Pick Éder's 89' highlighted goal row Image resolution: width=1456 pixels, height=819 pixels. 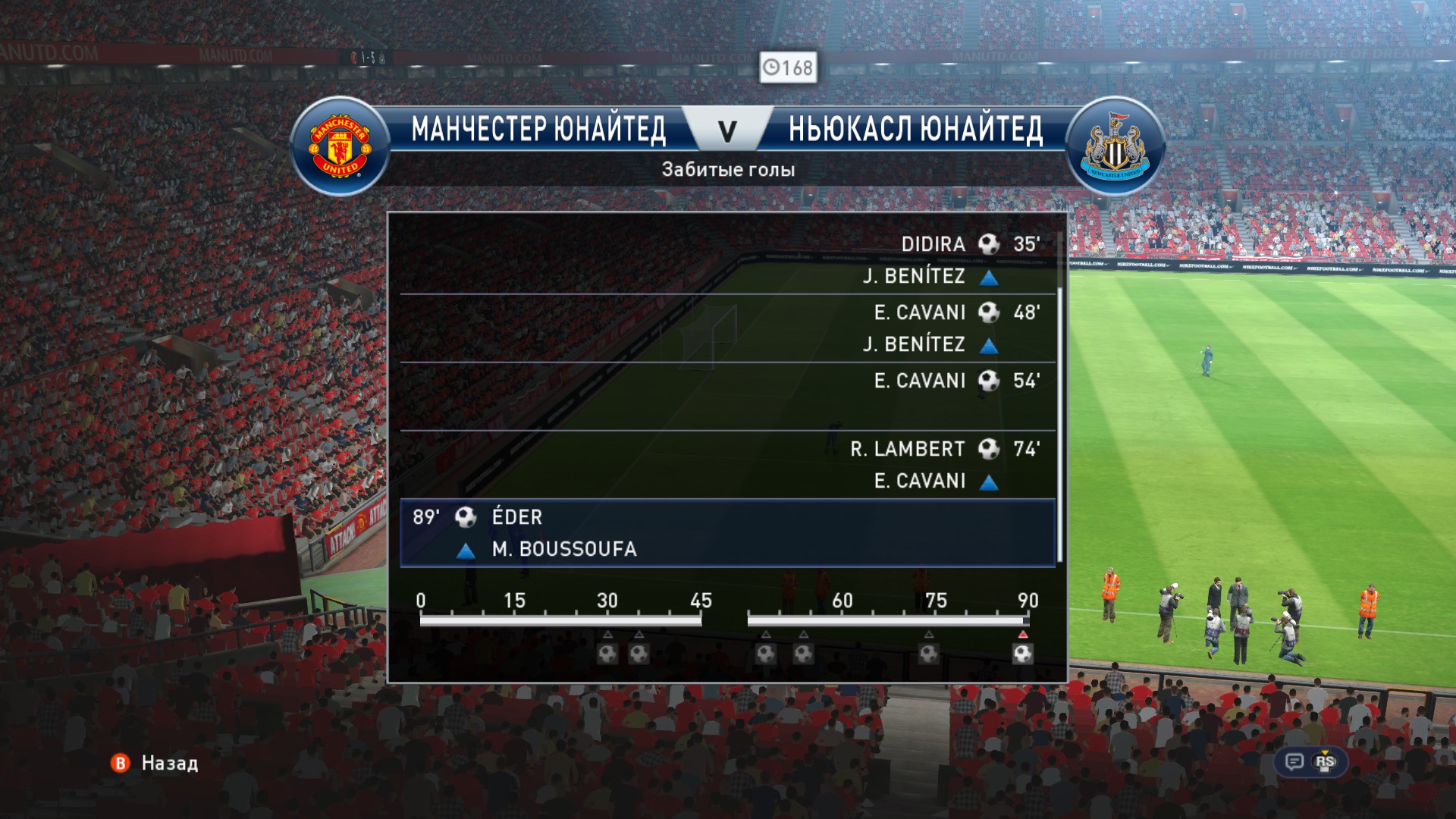(x=728, y=532)
